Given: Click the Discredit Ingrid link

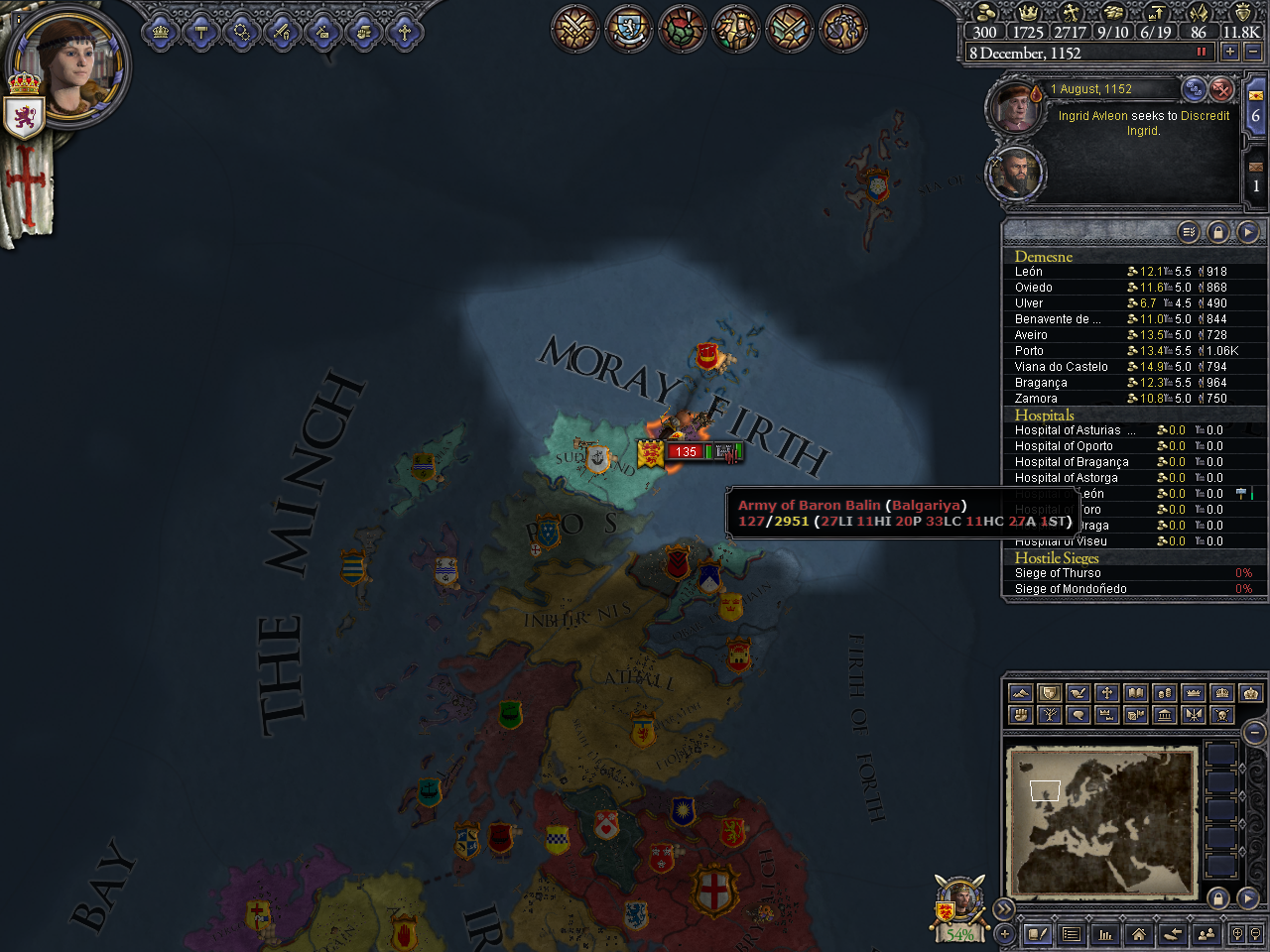Looking at the screenshot, I should (x=1204, y=116).
